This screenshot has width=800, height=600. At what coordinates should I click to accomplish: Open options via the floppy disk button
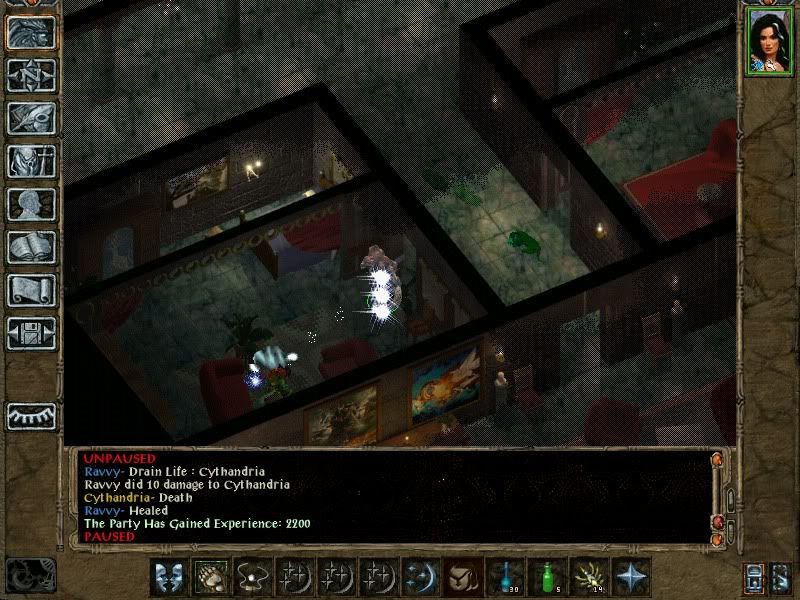[31, 333]
